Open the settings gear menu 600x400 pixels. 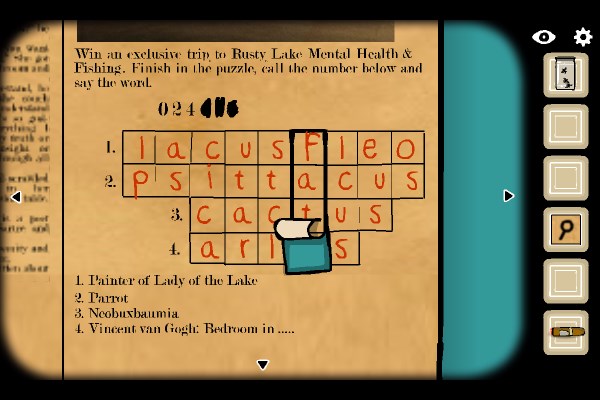click(583, 37)
